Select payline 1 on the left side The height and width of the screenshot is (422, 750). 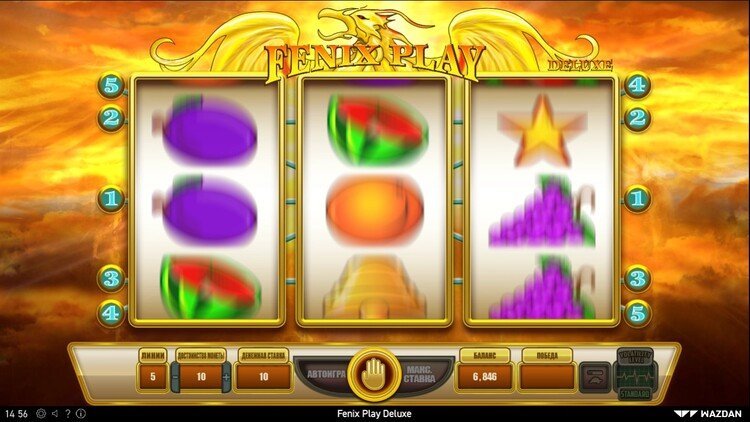click(x=111, y=199)
